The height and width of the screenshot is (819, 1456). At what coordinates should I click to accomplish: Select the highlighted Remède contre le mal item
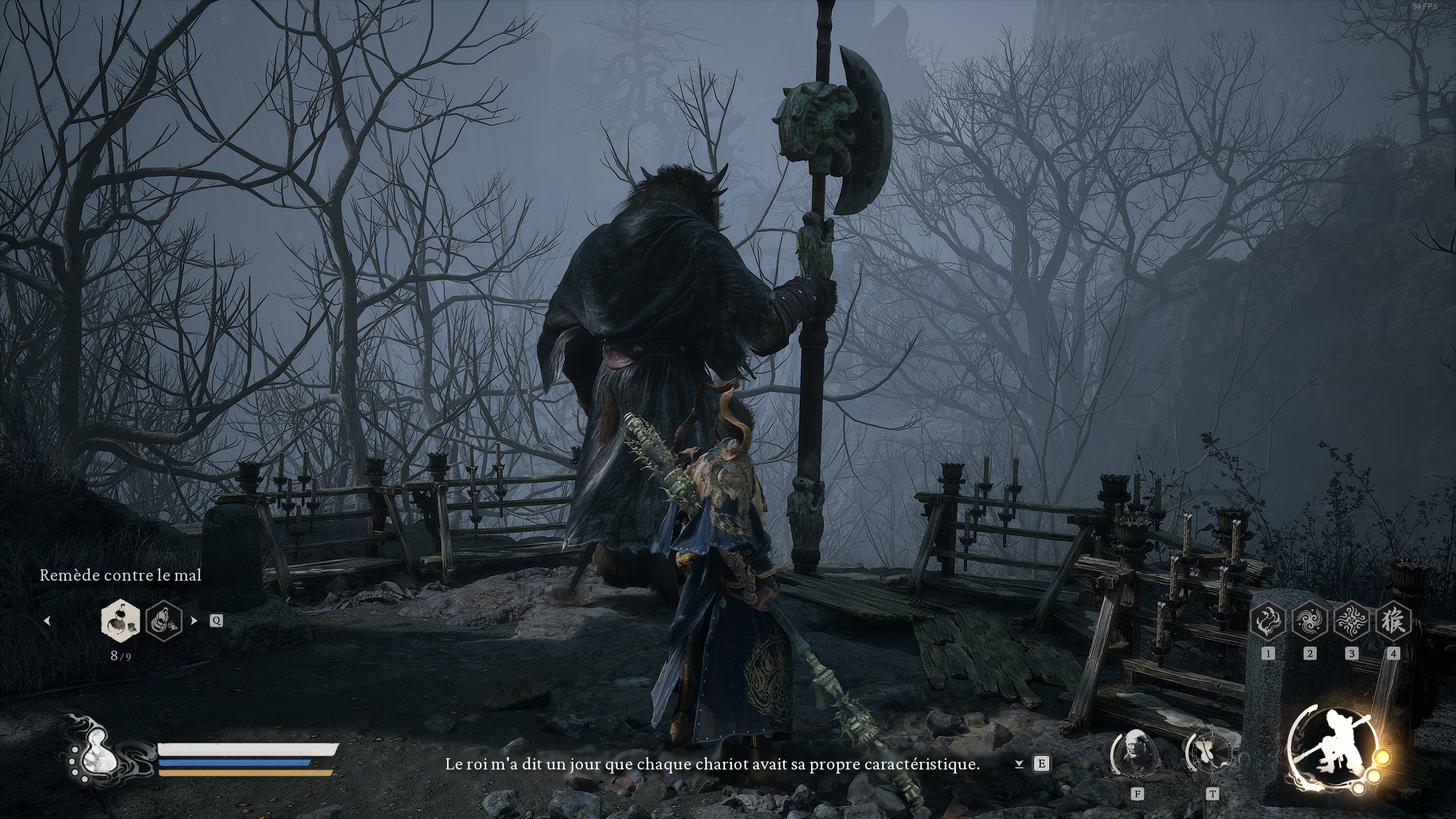[121, 621]
